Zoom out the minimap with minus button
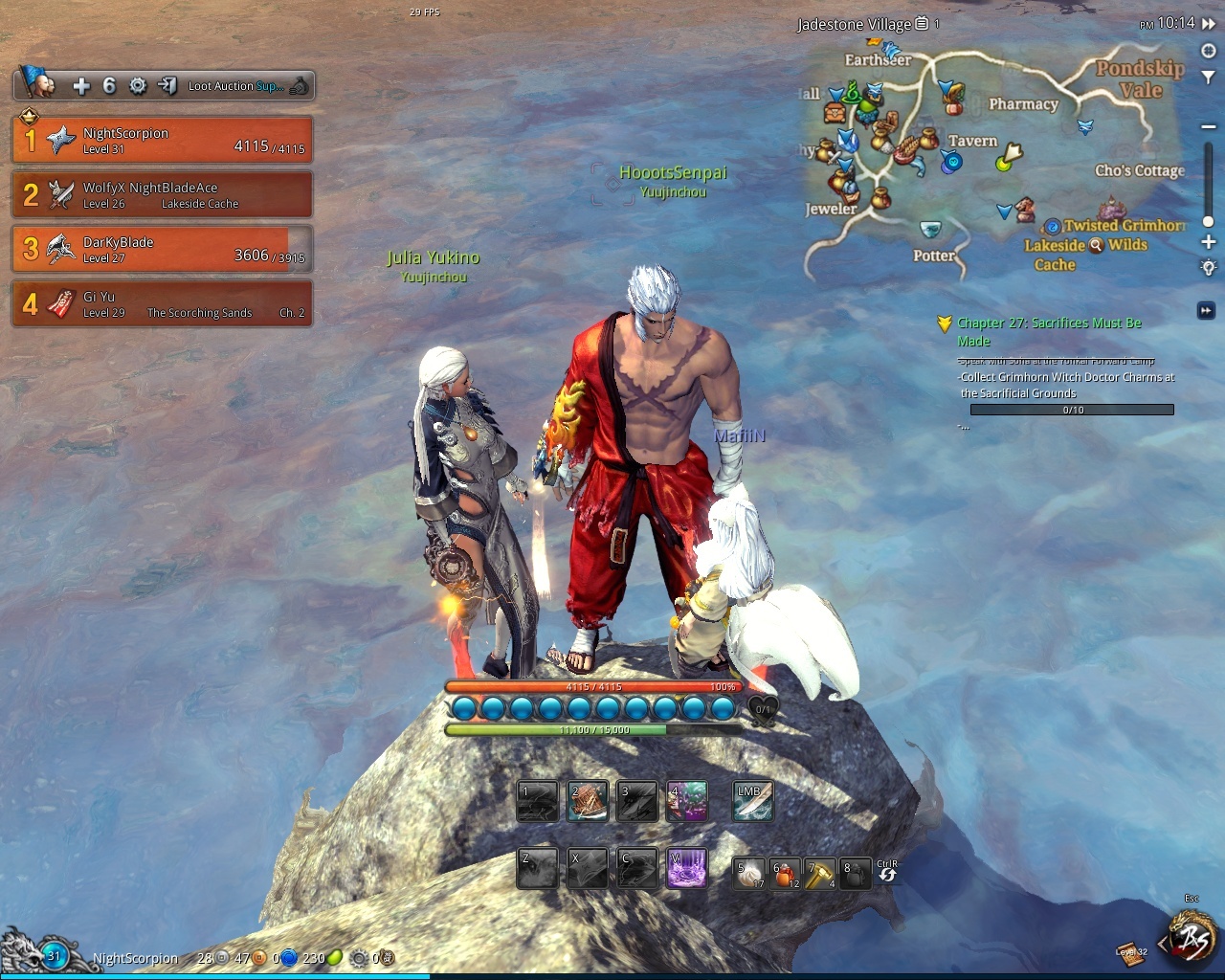 1208,126
